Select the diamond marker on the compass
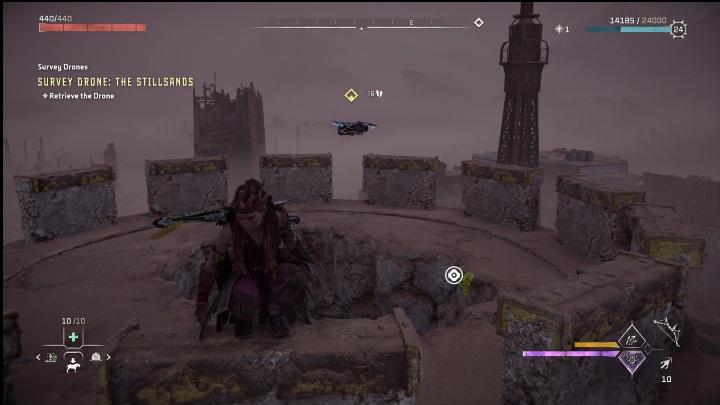Viewport: 720px width, 405px height. coord(478,23)
